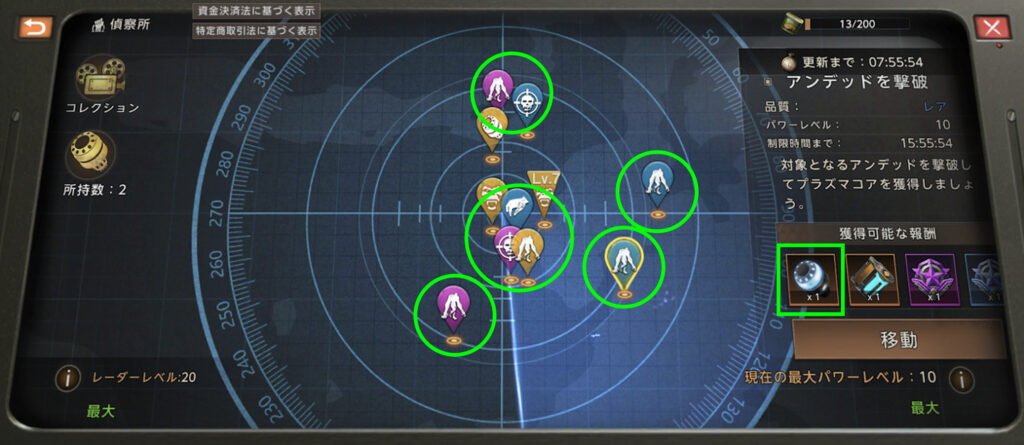
Task: Go back using the orange arrow button
Action: pos(33,27)
